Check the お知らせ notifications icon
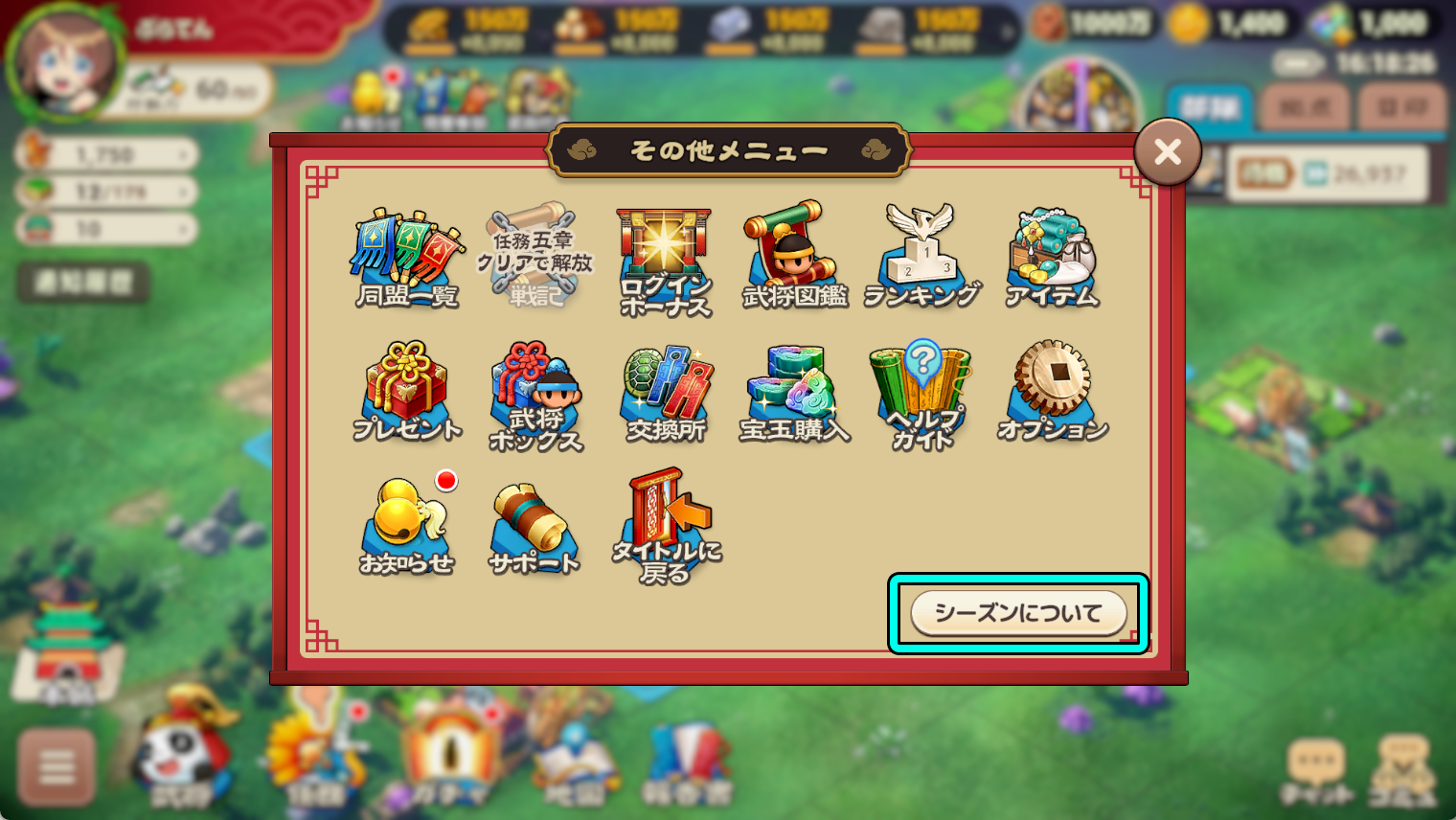The height and width of the screenshot is (820, 1456). (407, 522)
